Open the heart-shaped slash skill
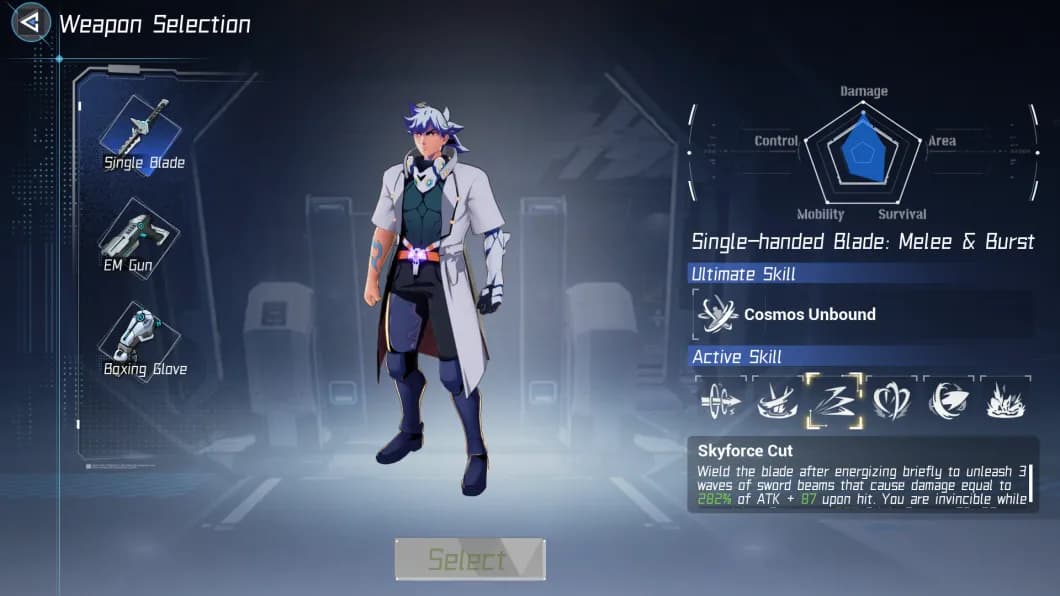The image size is (1060, 596). click(891, 402)
